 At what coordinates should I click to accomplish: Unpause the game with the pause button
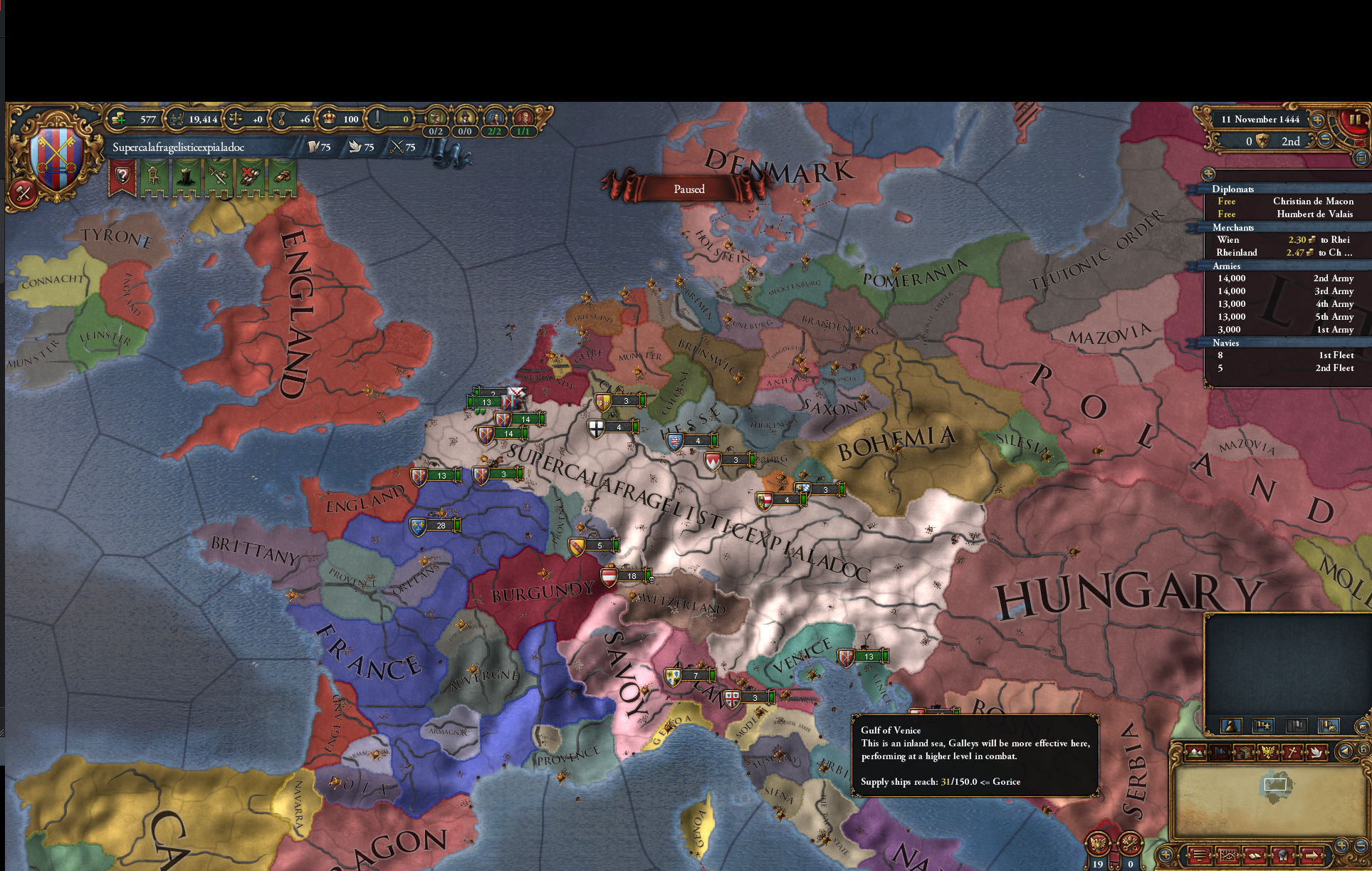1355,120
